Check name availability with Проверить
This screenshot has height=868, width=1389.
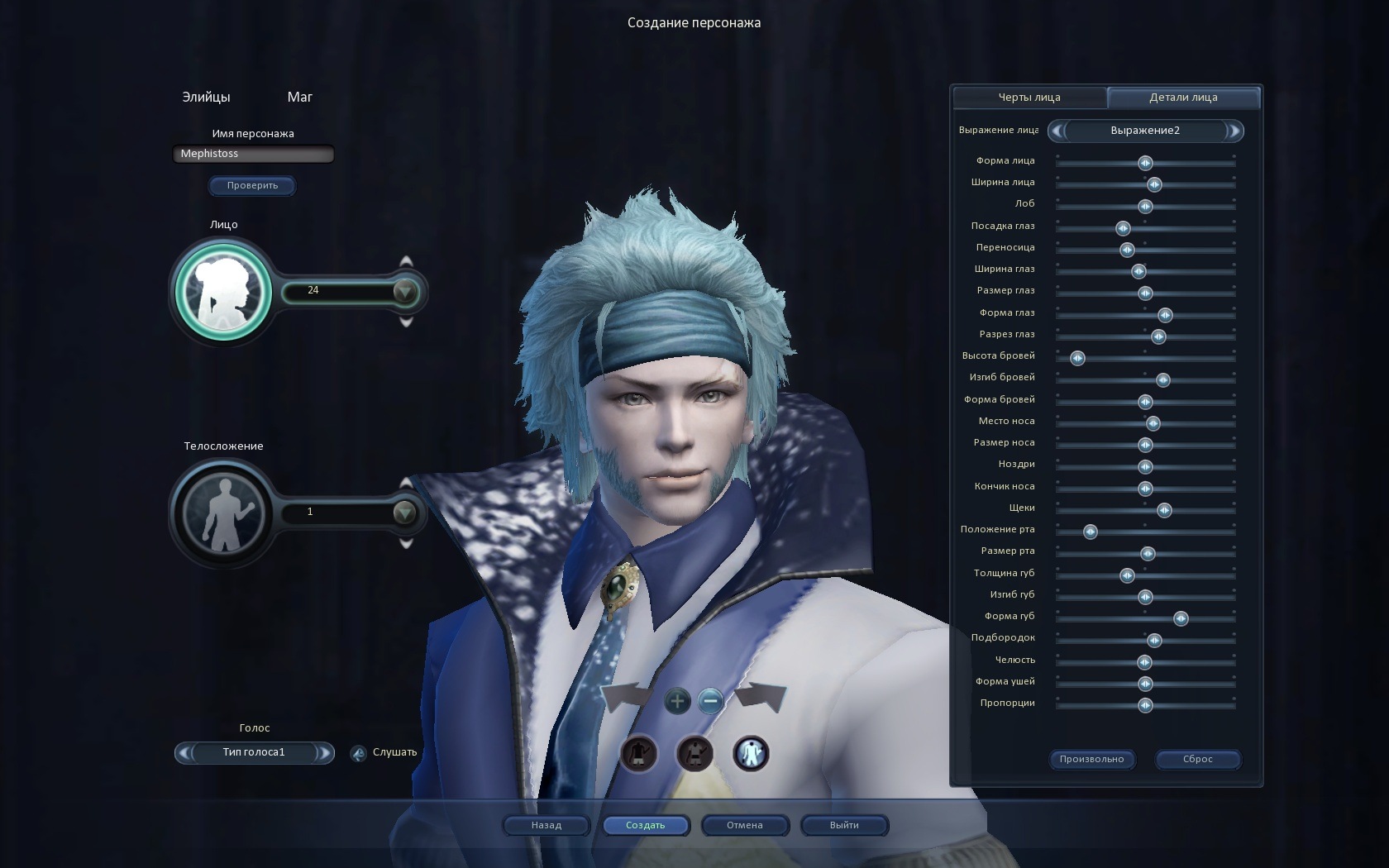pos(252,185)
